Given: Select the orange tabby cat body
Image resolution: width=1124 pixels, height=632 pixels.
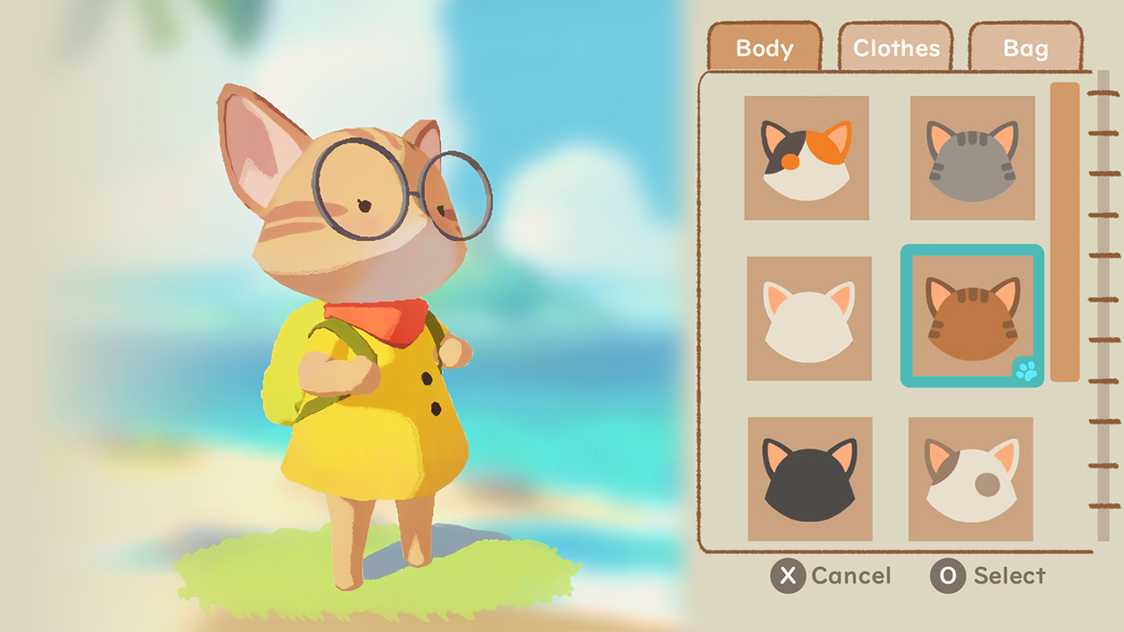Looking at the screenshot, I should [x=972, y=316].
